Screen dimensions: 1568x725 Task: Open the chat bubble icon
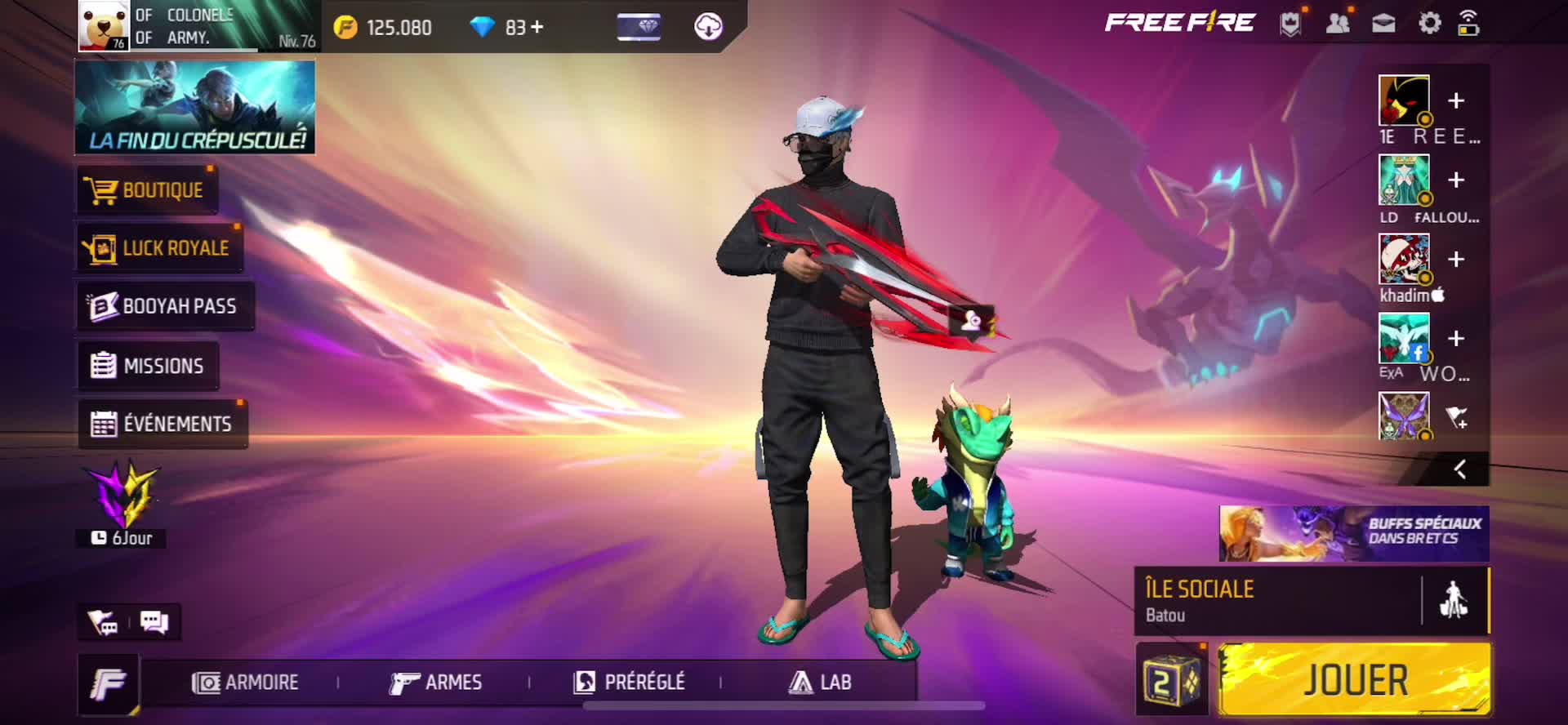[154, 622]
